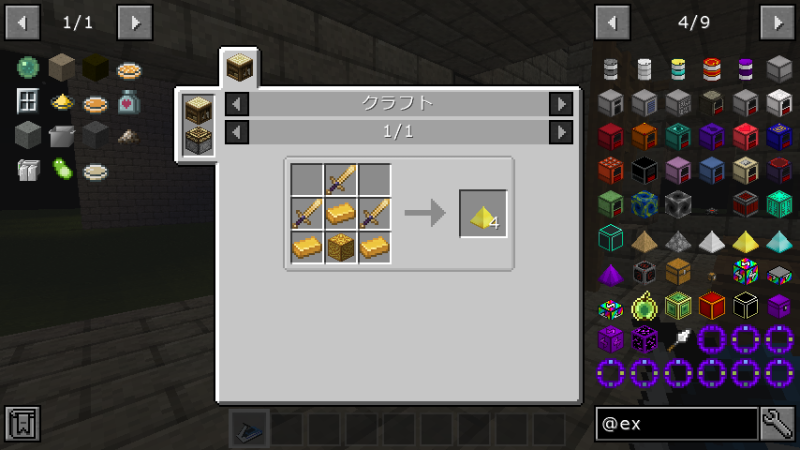Choose the heart potion bottle bookmark

click(x=128, y=101)
